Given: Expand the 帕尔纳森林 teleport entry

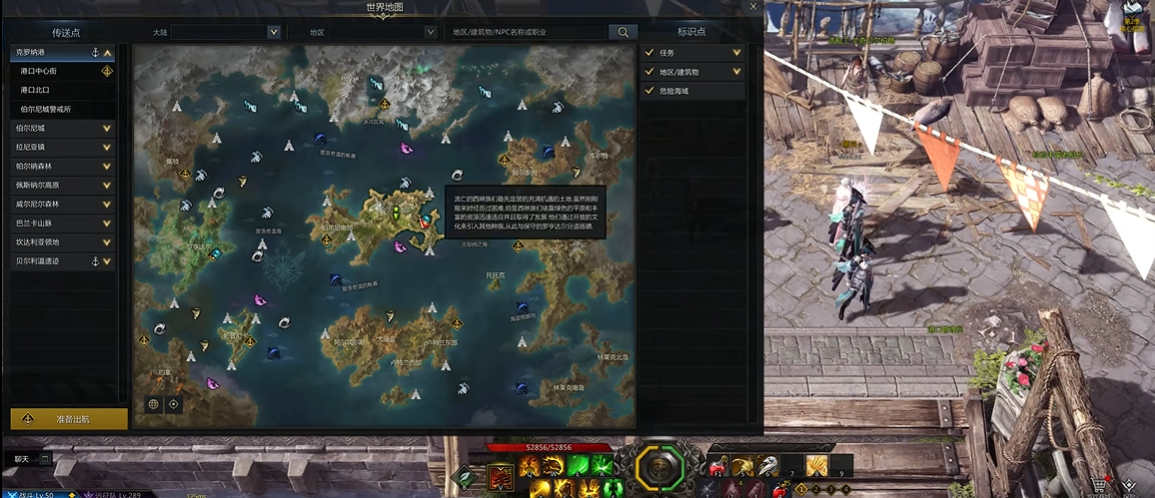Looking at the screenshot, I should click(107, 166).
